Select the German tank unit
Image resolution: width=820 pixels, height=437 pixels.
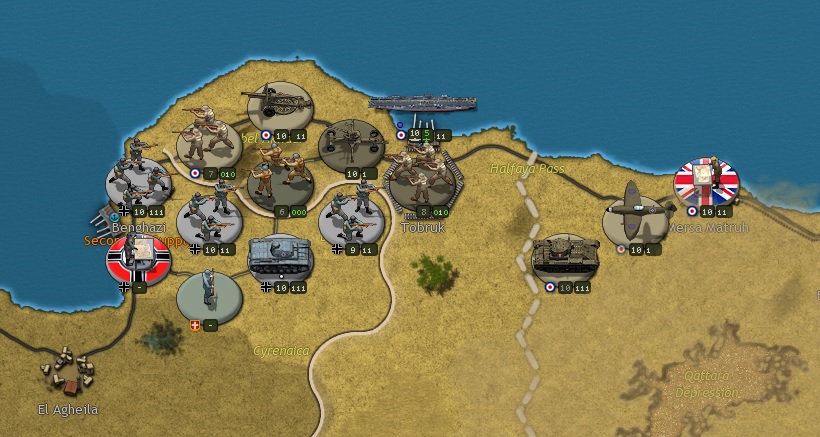click(x=281, y=258)
